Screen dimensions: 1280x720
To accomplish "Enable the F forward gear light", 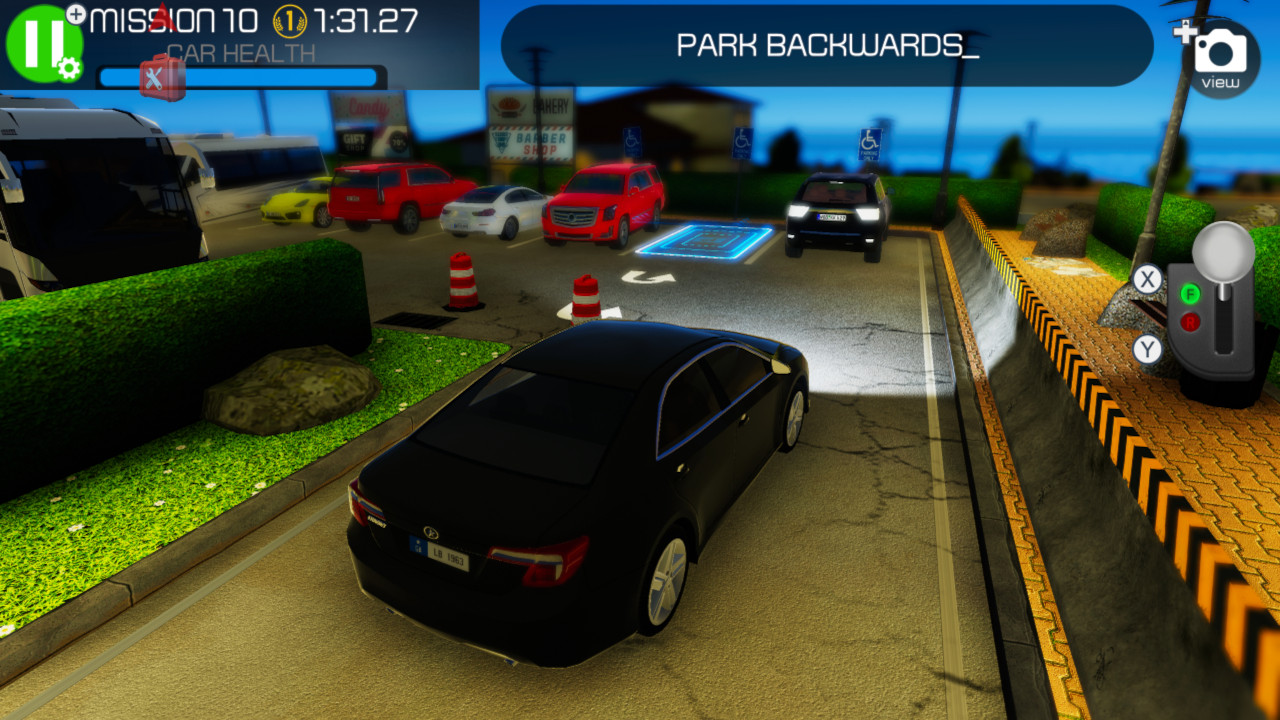I will pyautogui.click(x=1191, y=292).
